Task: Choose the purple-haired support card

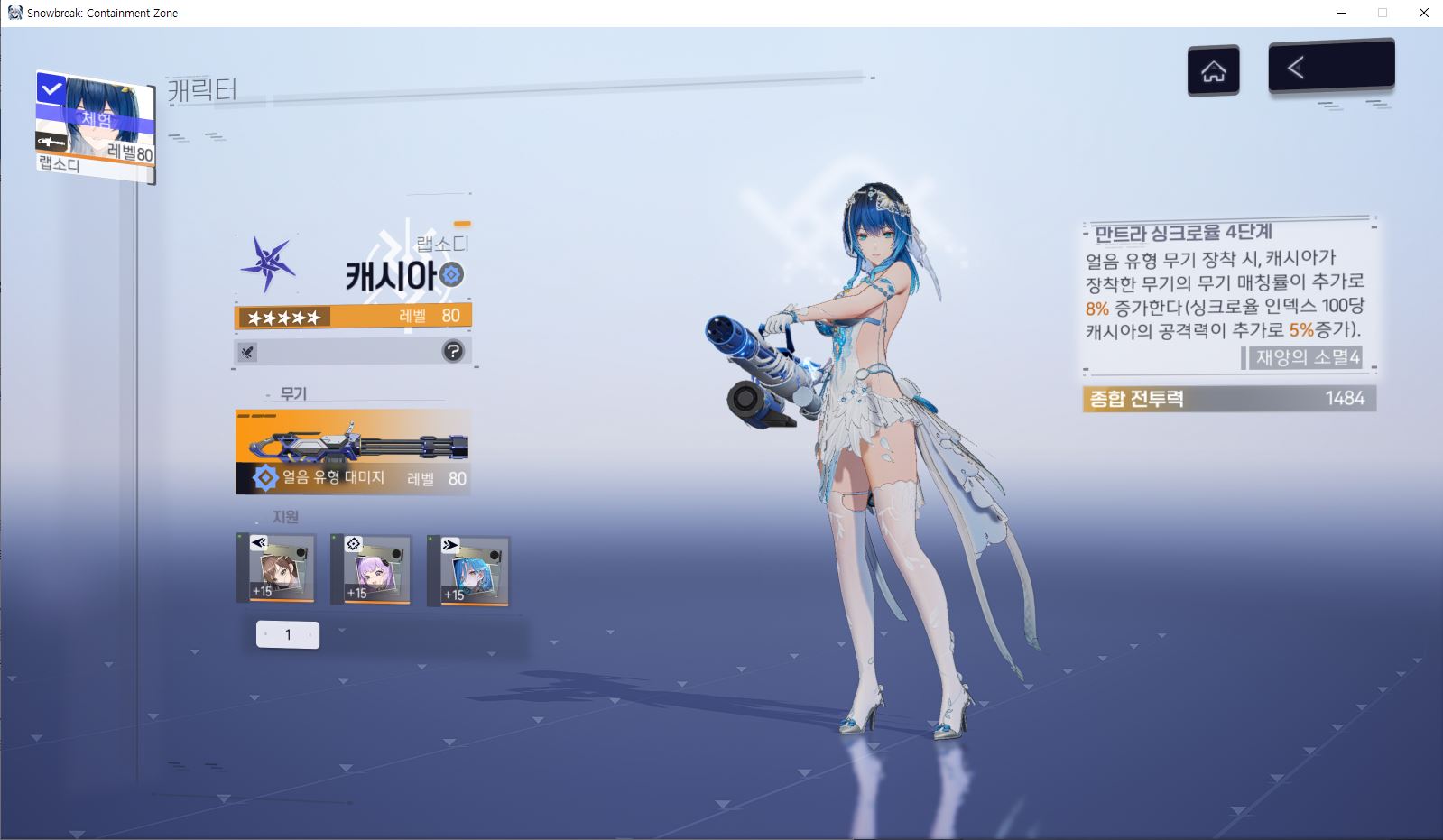Action: (x=371, y=570)
